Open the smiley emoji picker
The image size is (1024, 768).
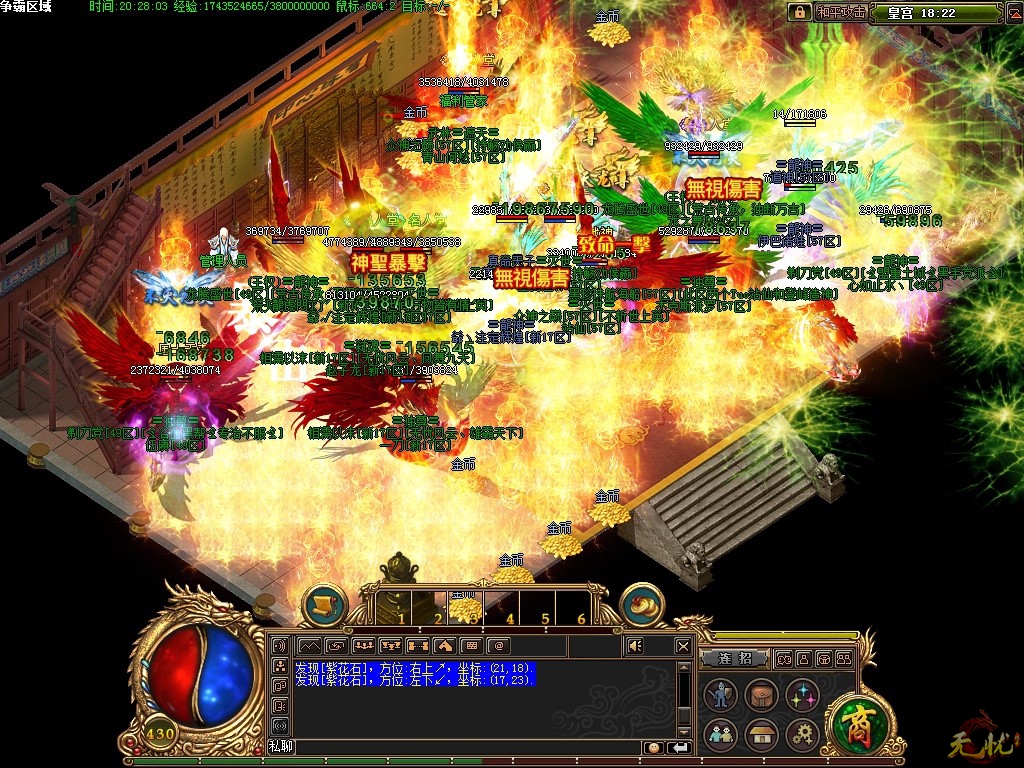tap(652, 747)
